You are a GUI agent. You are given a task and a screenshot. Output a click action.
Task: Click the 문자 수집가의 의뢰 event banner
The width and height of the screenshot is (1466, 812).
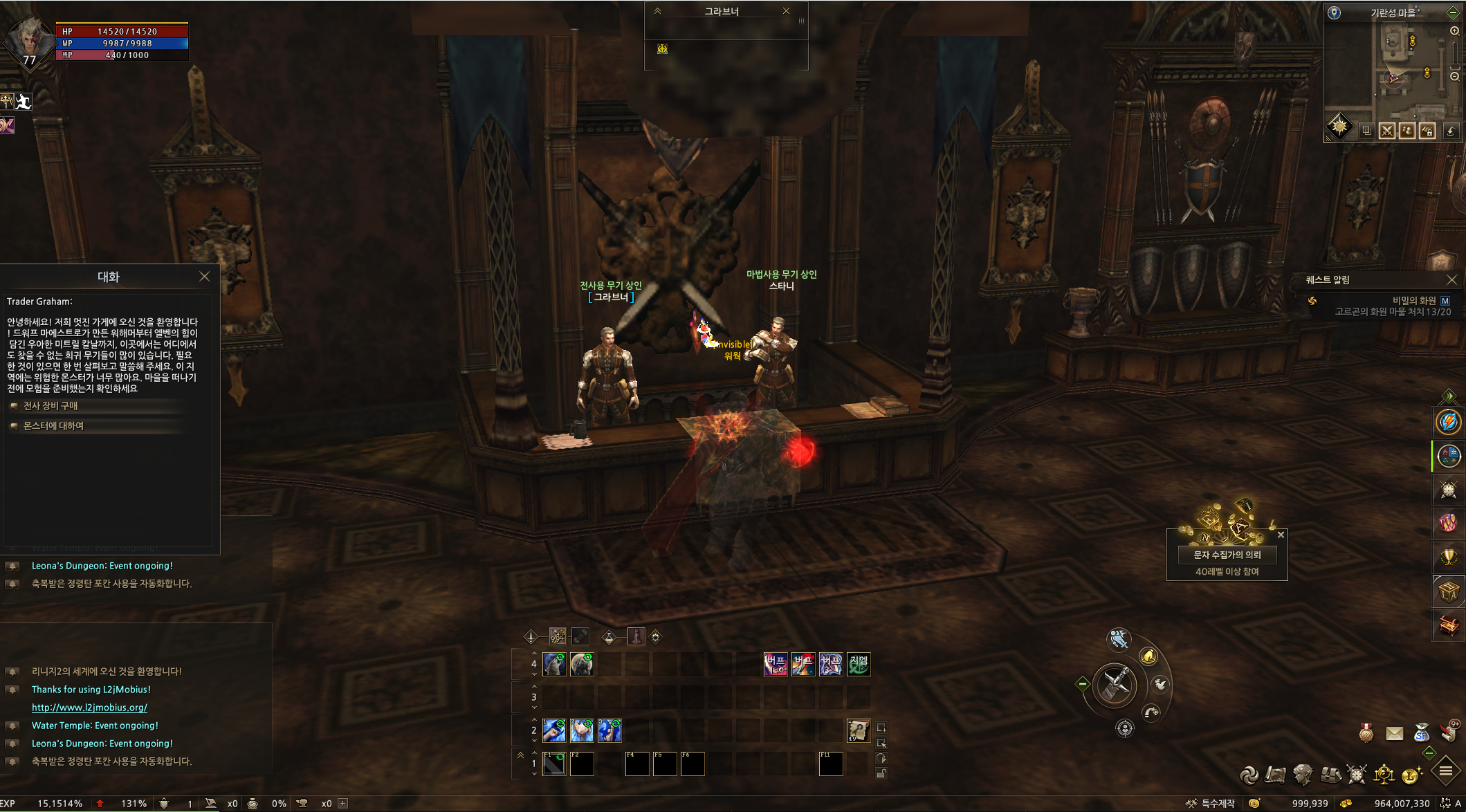tap(1227, 555)
